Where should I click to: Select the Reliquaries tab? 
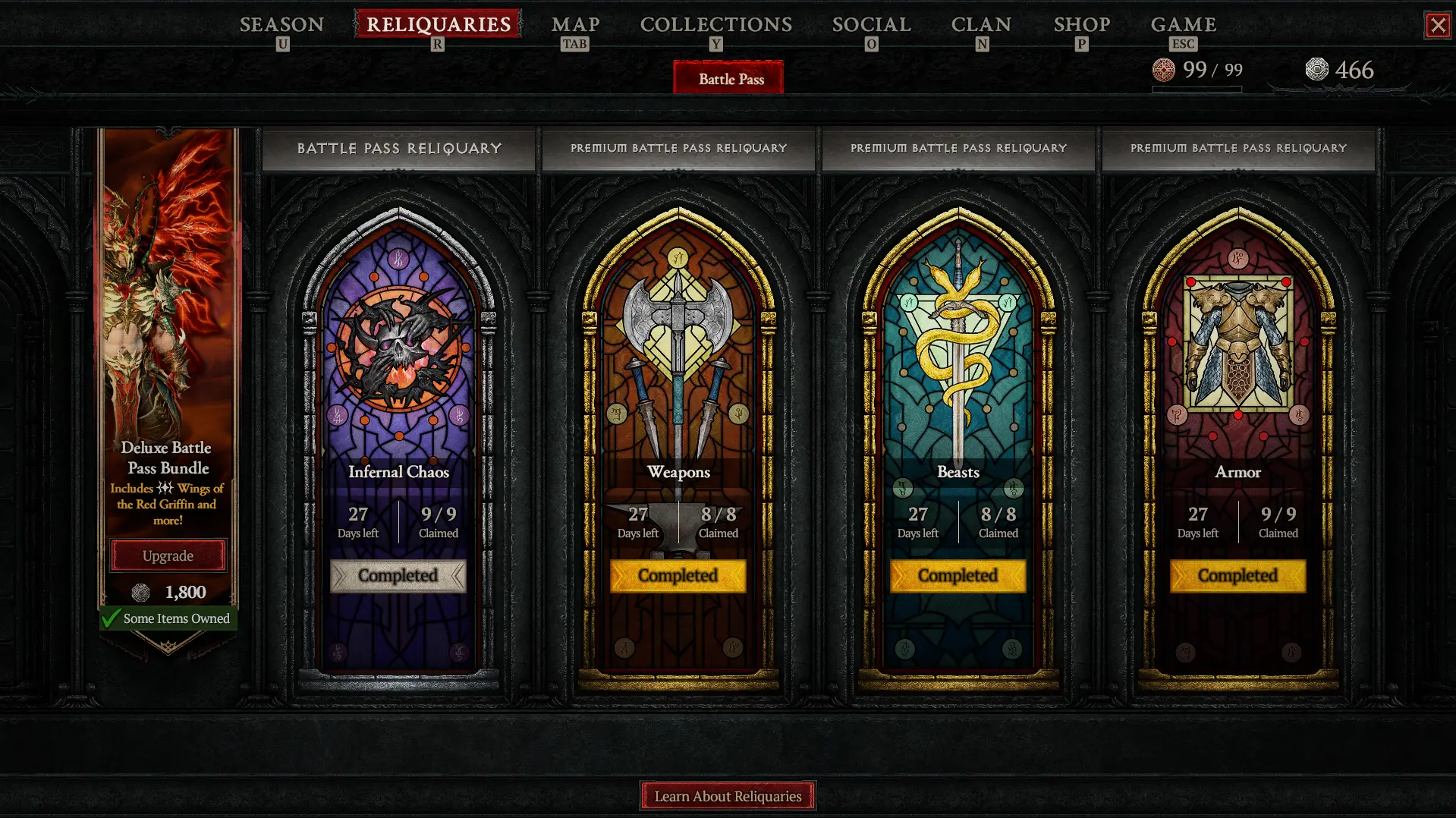(x=438, y=24)
